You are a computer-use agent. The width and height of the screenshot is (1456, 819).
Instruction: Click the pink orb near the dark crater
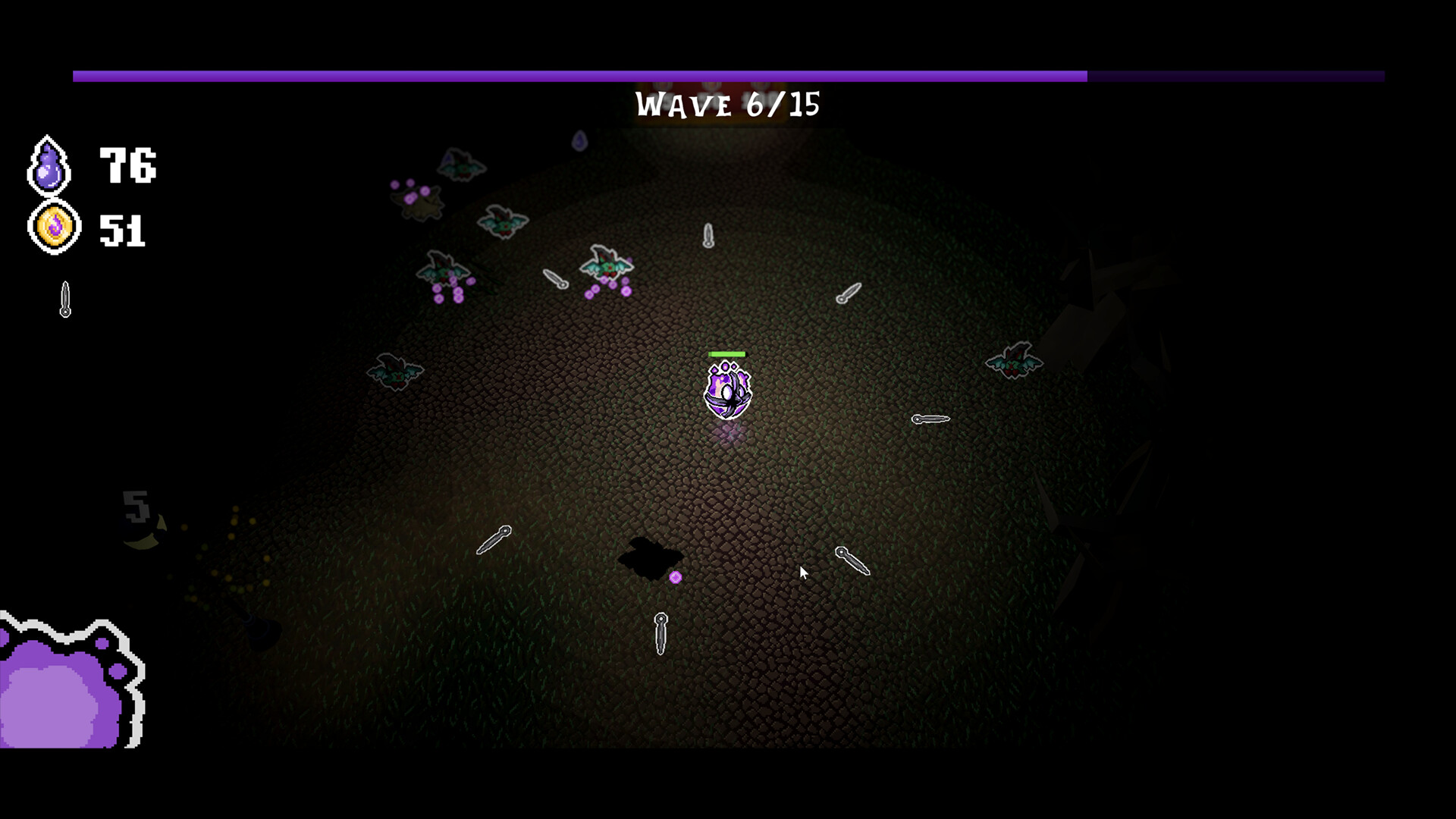(x=675, y=576)
